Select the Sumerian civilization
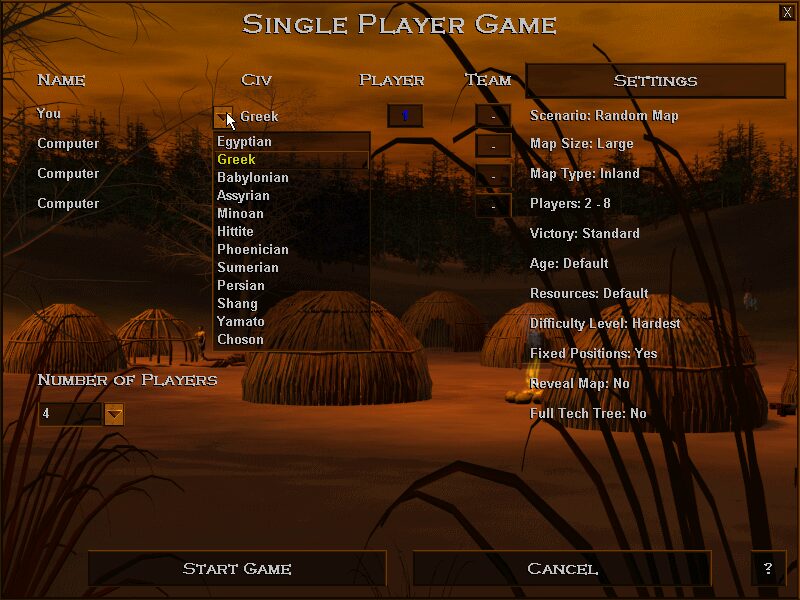Screen dimensions: 800x600 (x=248, y=268)
